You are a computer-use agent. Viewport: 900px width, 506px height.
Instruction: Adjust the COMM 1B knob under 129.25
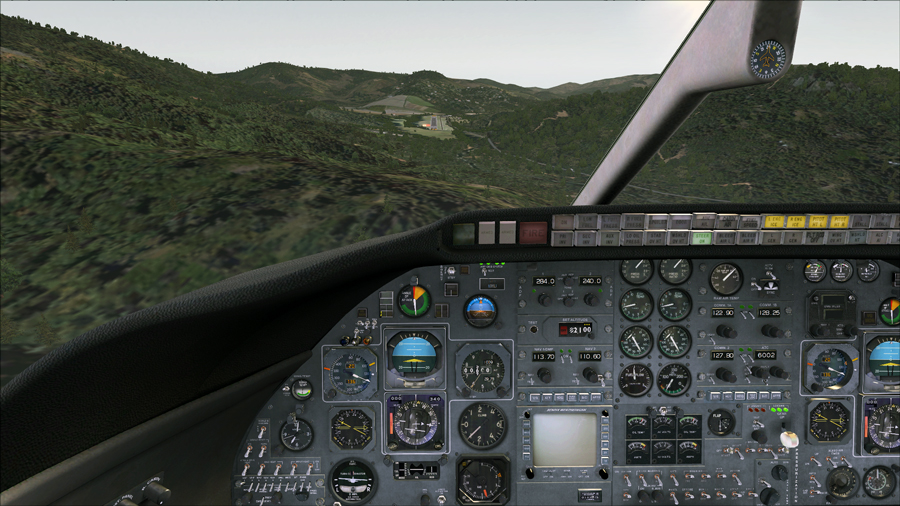(x=771, y=330)
